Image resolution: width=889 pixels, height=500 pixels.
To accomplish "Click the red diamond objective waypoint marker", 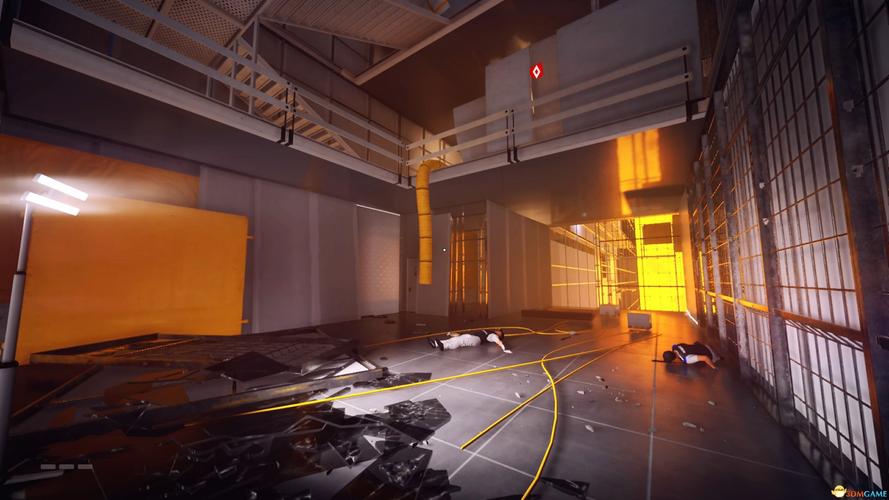I will [x=535, y=72].
